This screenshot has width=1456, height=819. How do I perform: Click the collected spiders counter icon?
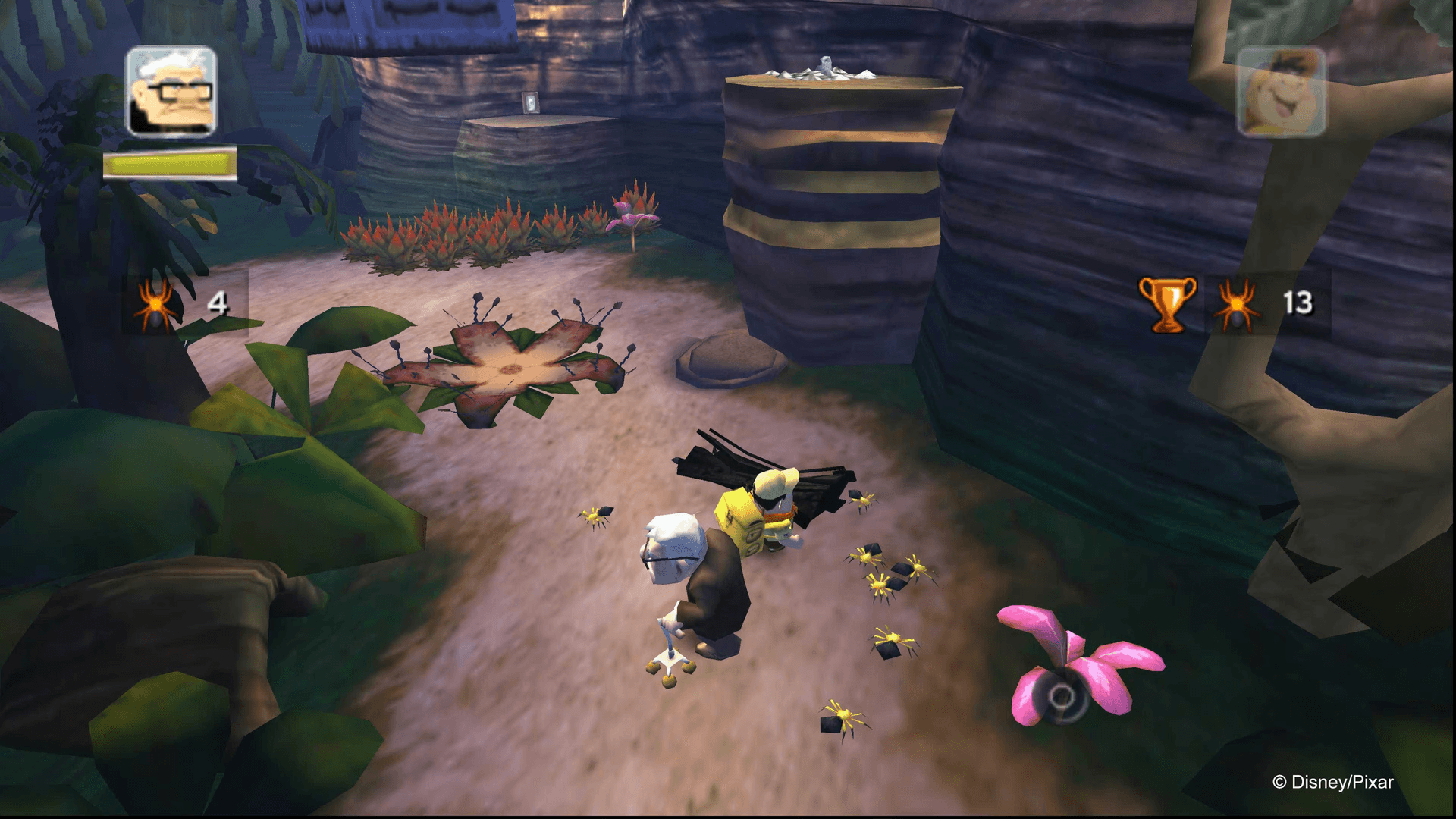click(155, 305)
